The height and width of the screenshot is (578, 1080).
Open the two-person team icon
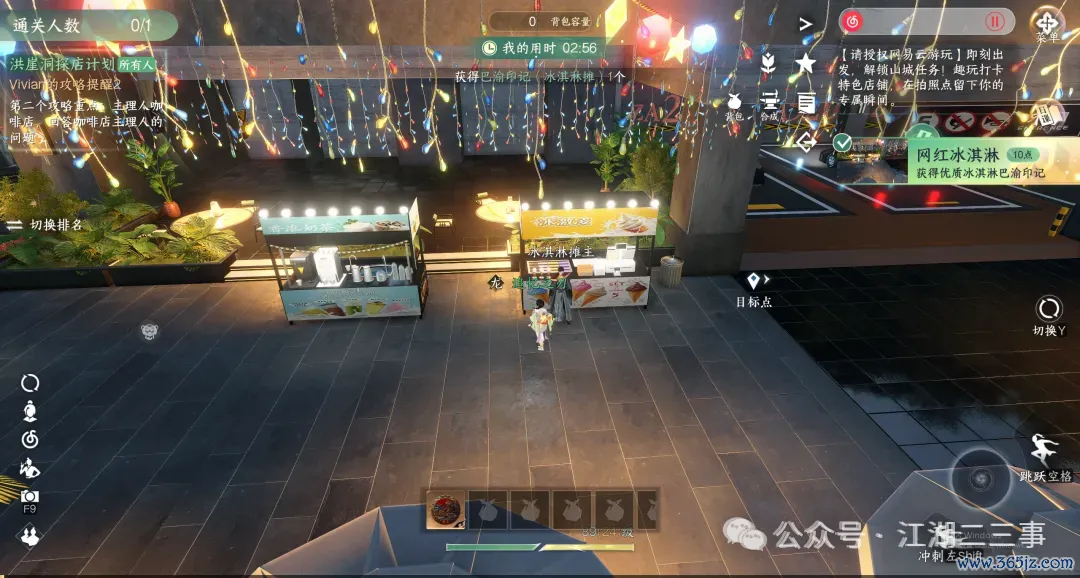coord(30,537)
